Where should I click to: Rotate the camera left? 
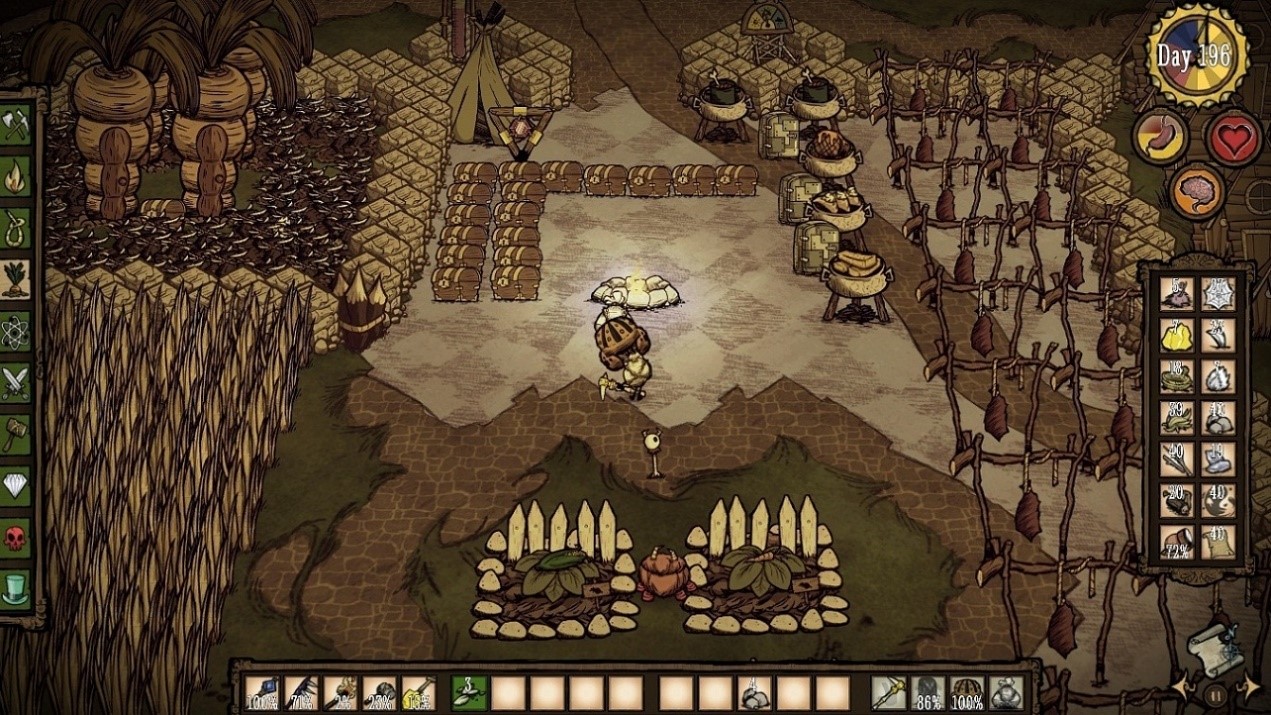[x=1185, y=687]
